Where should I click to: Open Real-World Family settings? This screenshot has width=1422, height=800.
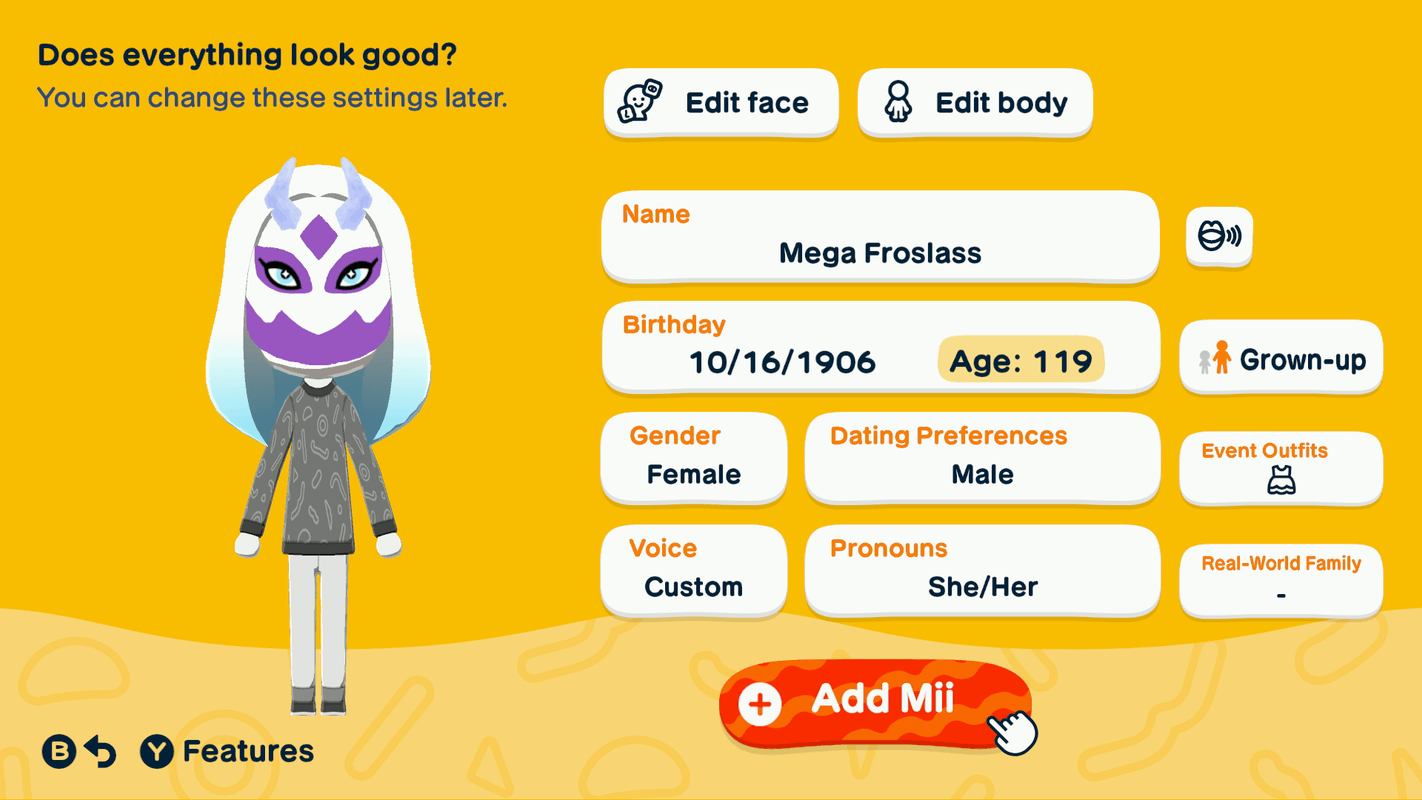[1281, 581]
